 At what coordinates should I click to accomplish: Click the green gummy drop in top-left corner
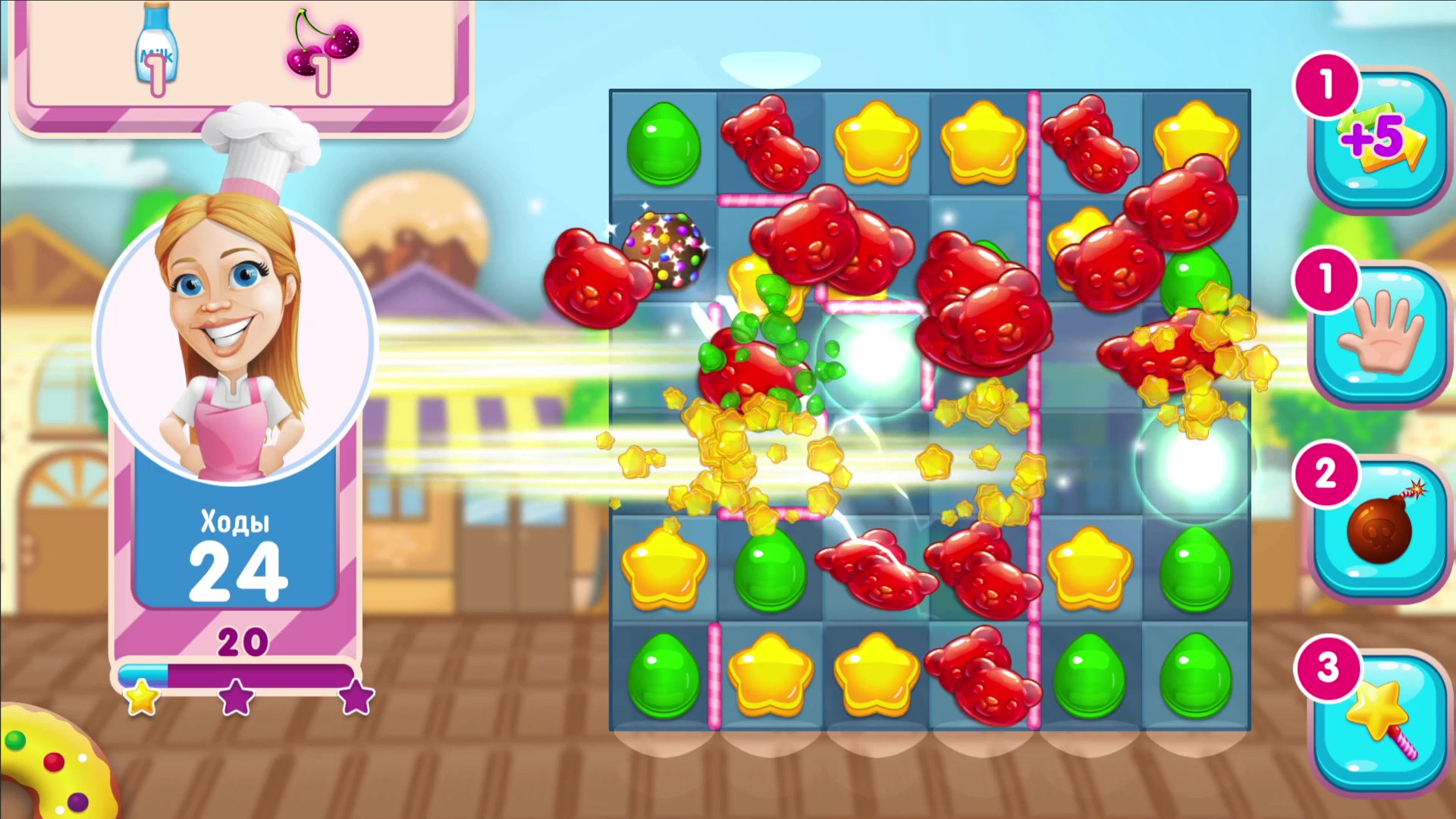click(x=664, y=144)
